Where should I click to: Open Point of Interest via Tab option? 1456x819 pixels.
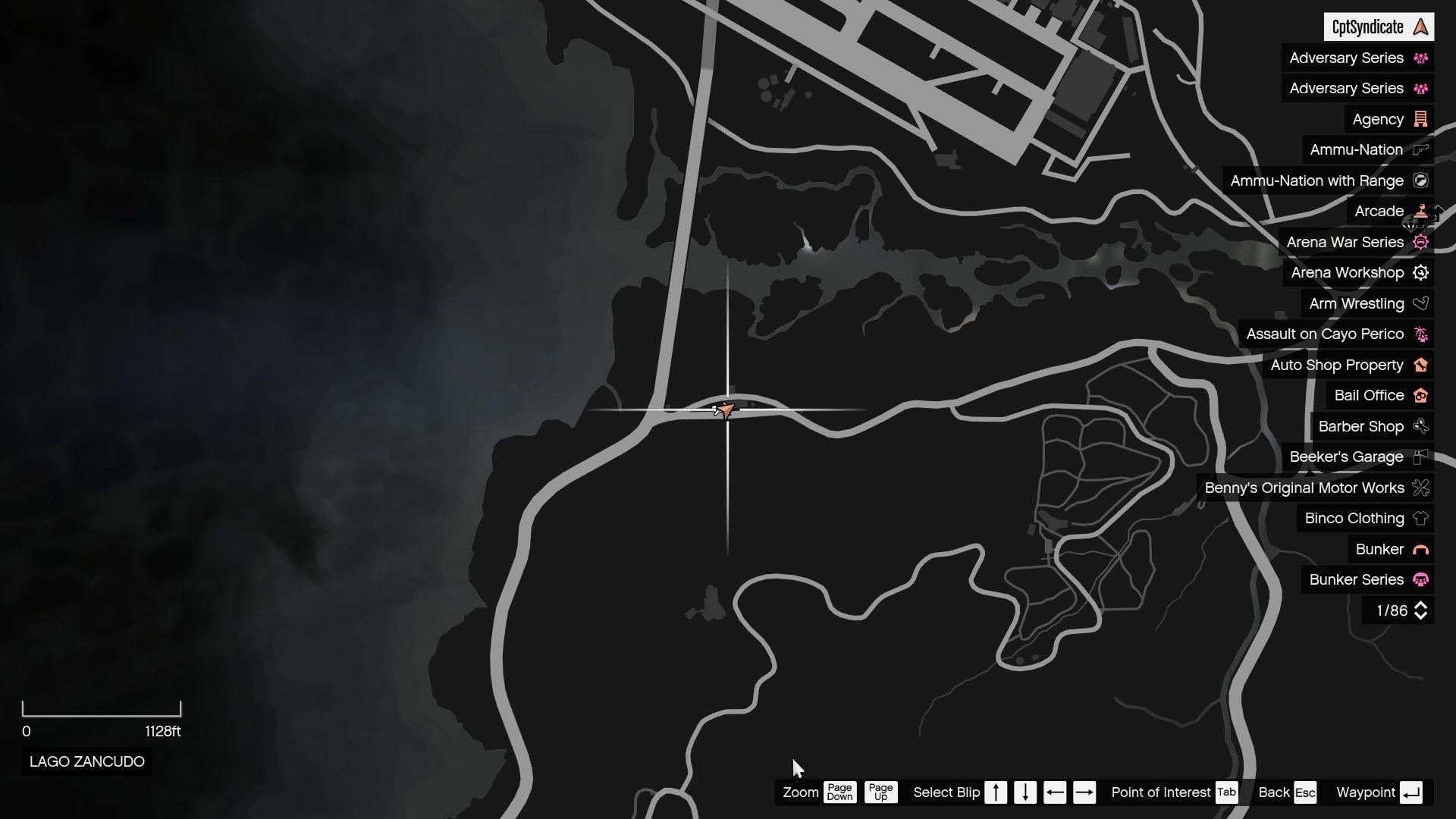1226,792
